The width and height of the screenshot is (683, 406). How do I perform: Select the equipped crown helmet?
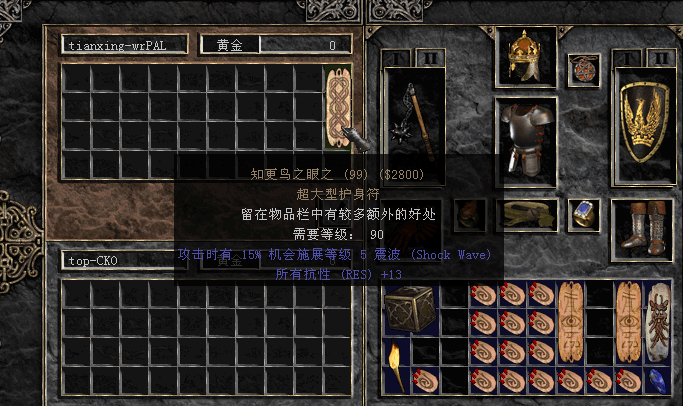point(526,57)
